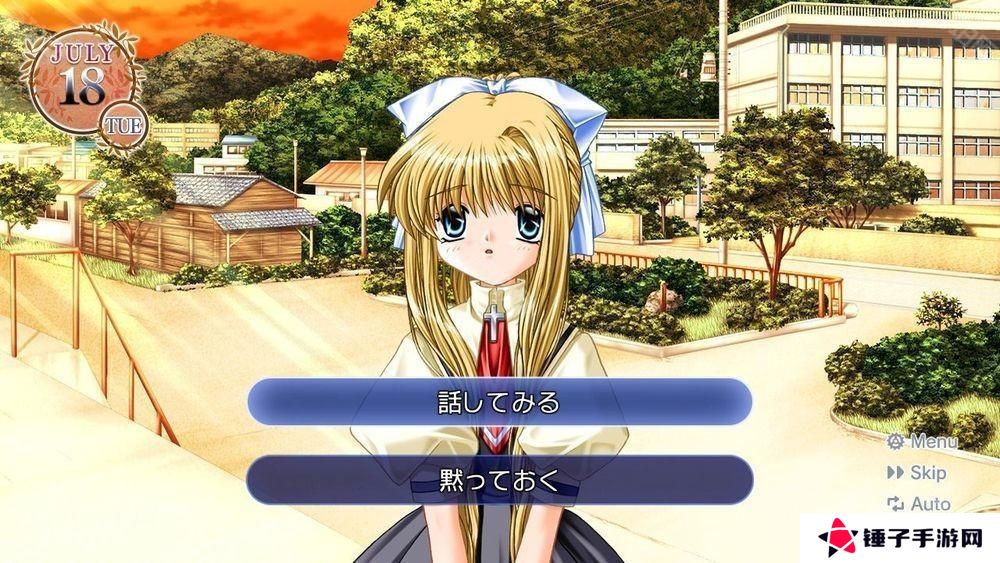Activate the Skip text button
Image resolution: width=1000 pixels, height=563 pixels.
[x=916, y=472]
